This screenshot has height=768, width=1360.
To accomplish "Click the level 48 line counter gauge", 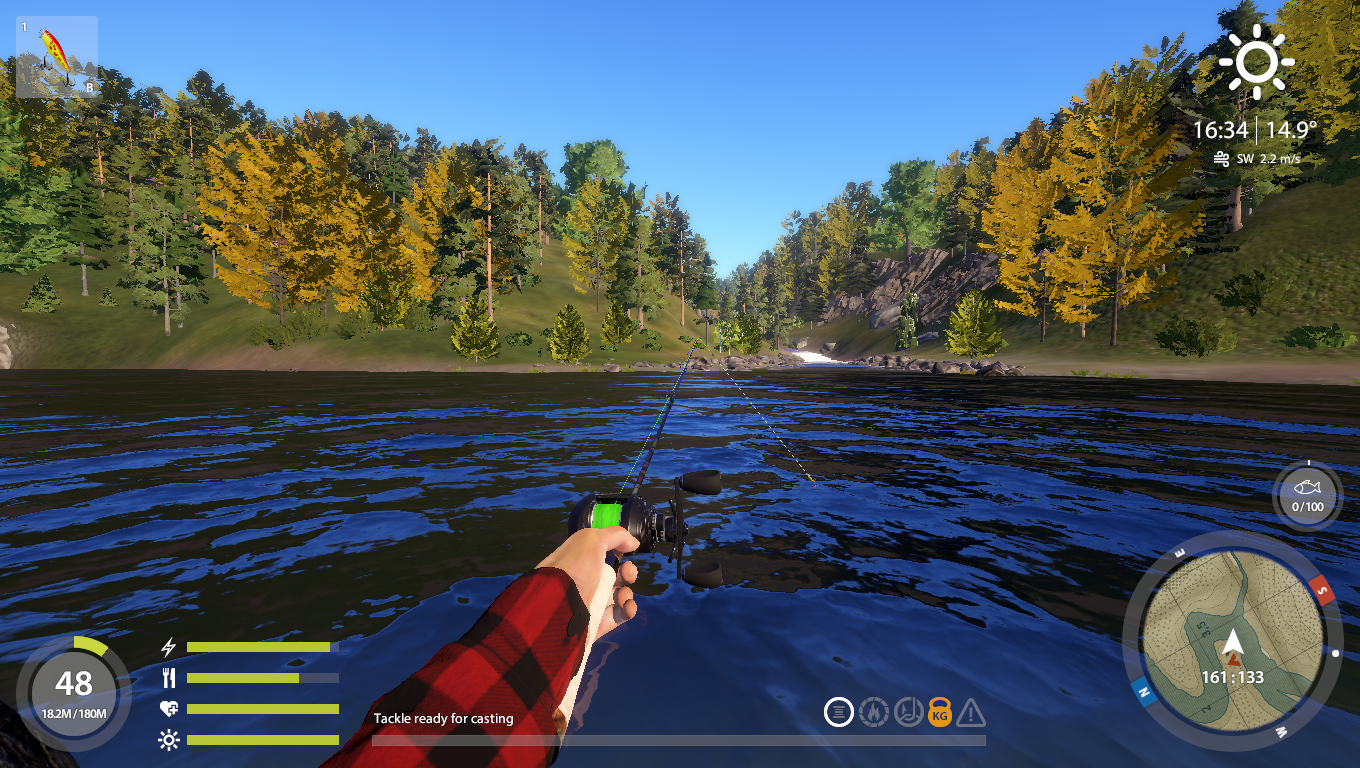I will [73, 691].
